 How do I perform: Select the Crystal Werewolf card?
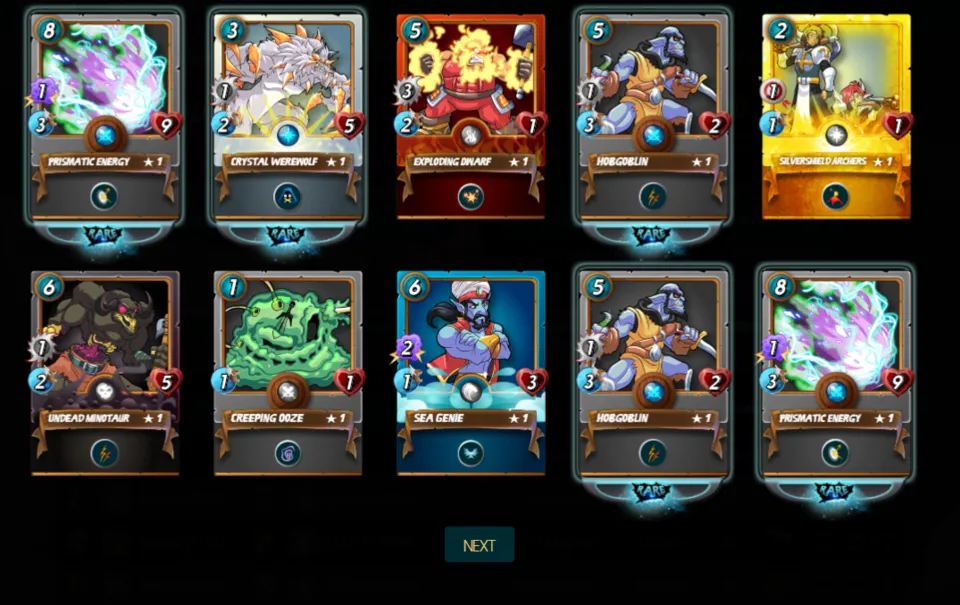point(288,115)
